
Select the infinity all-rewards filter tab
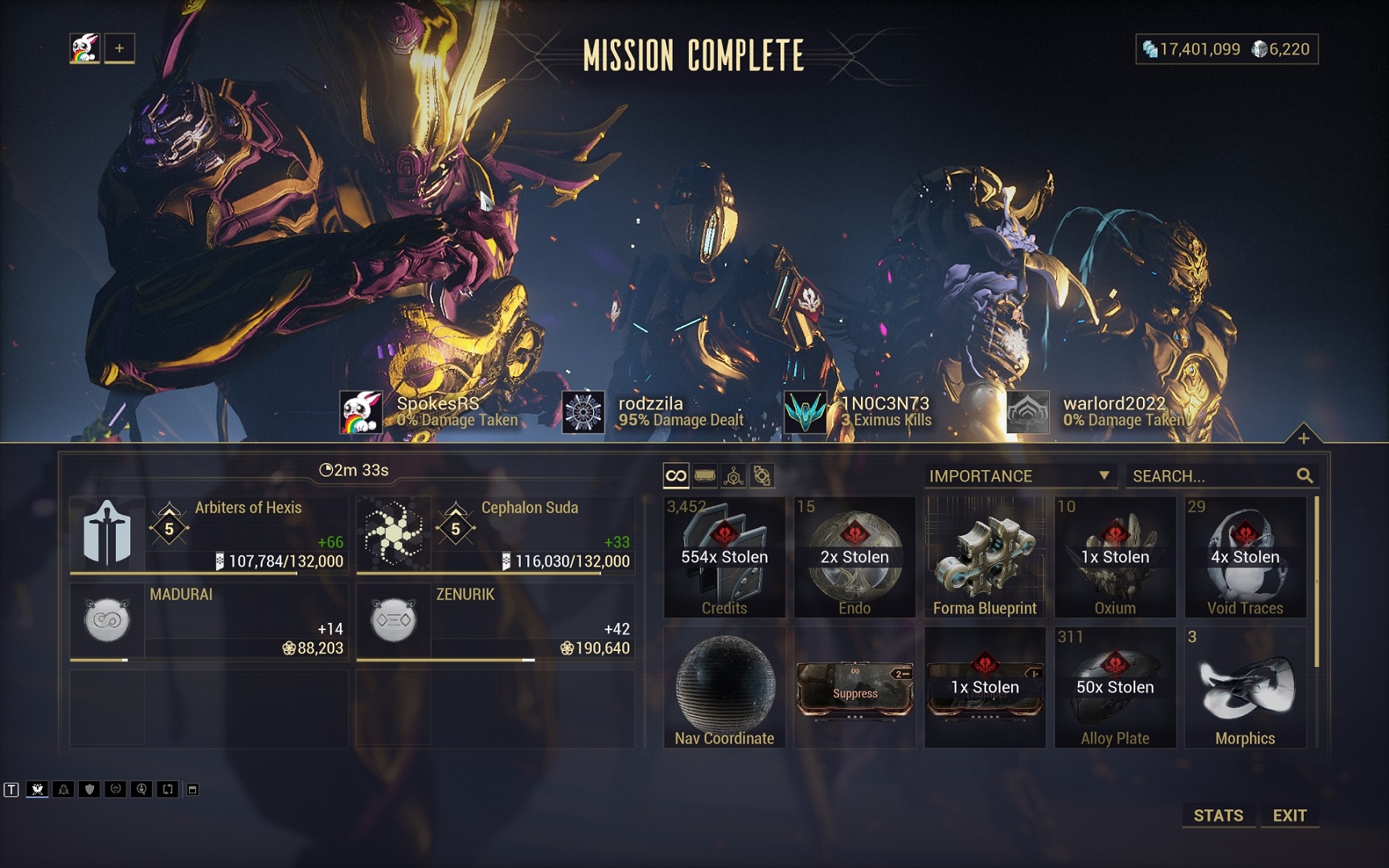676,476
